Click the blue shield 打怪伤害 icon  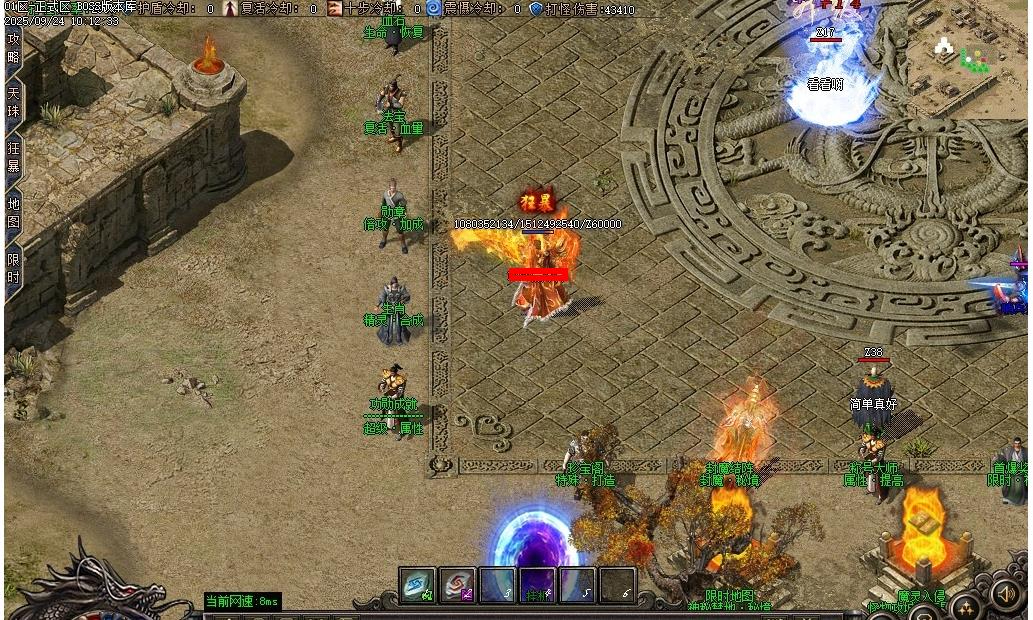[x=536, y=9]
